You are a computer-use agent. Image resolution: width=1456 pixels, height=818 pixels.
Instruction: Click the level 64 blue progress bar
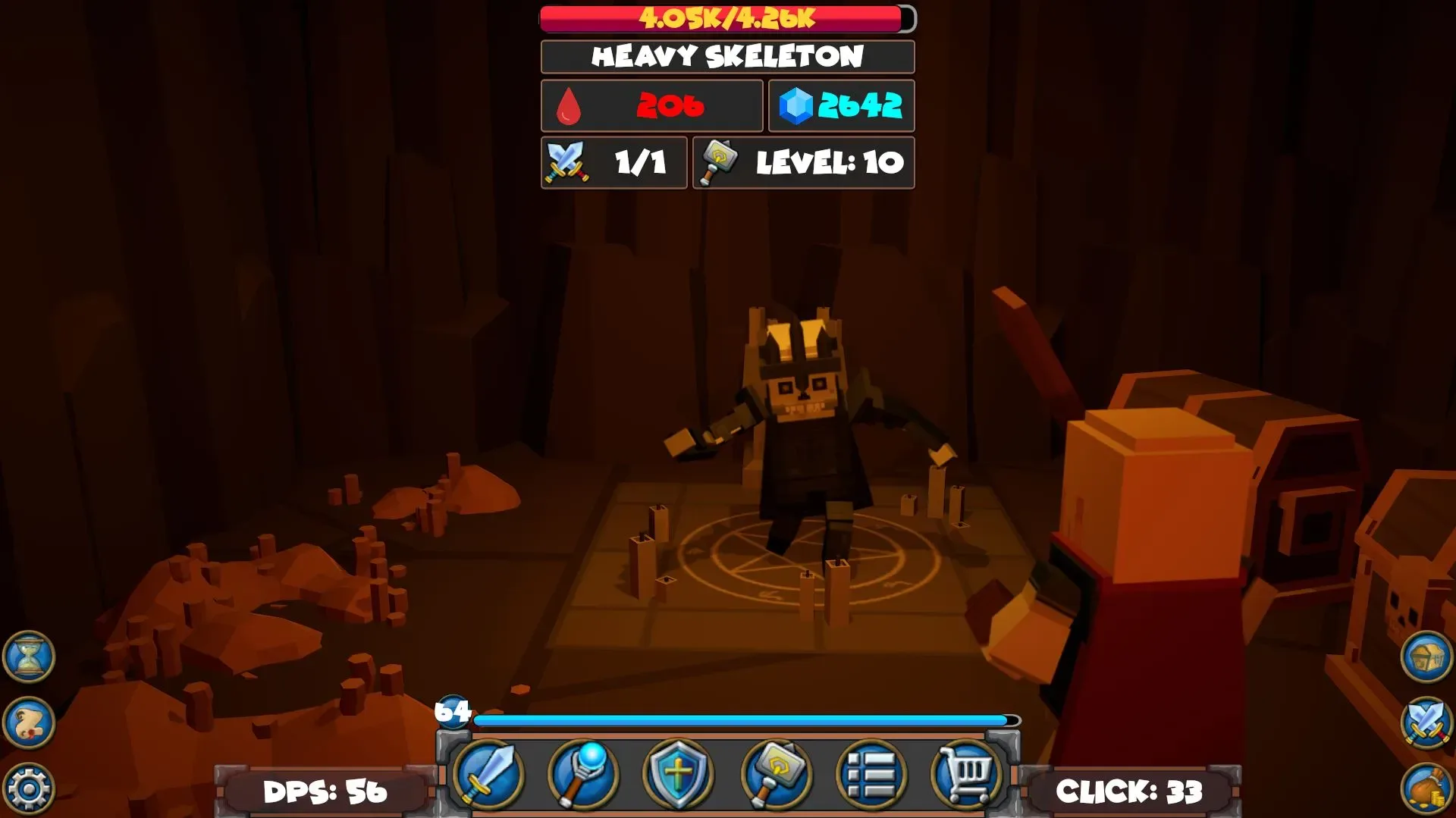[743, 718]
